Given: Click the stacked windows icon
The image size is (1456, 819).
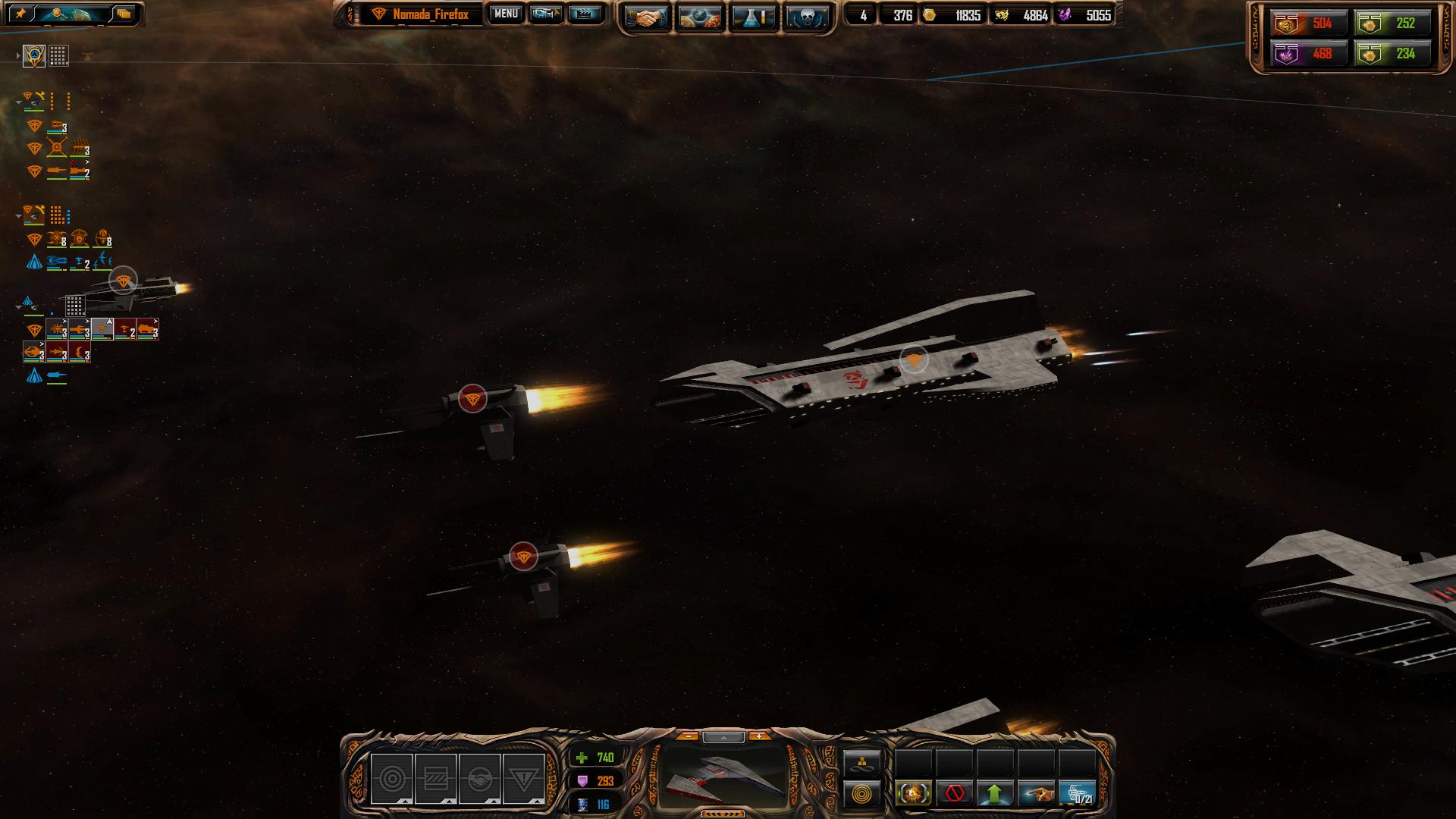Looking at the screenshot, I should (x=124, y=14).
